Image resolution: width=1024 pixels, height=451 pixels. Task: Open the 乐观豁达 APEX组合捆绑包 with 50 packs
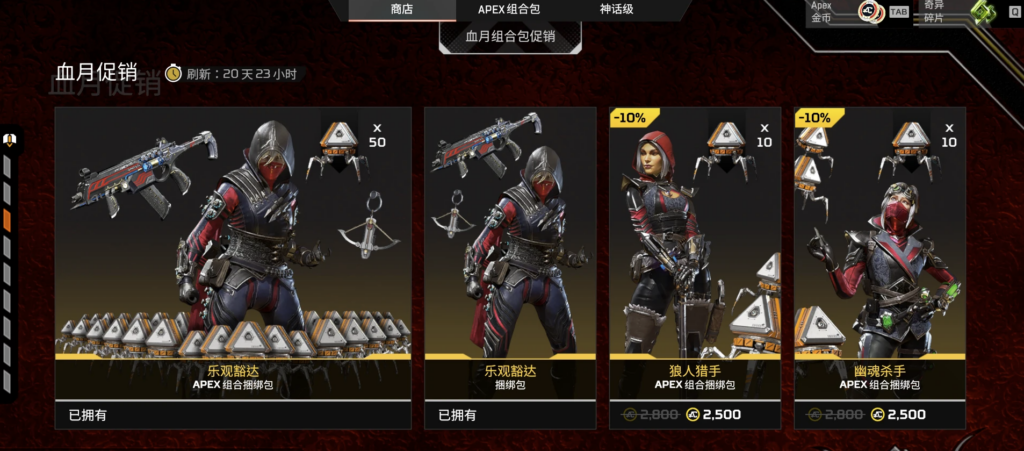(x=233, y=267)
